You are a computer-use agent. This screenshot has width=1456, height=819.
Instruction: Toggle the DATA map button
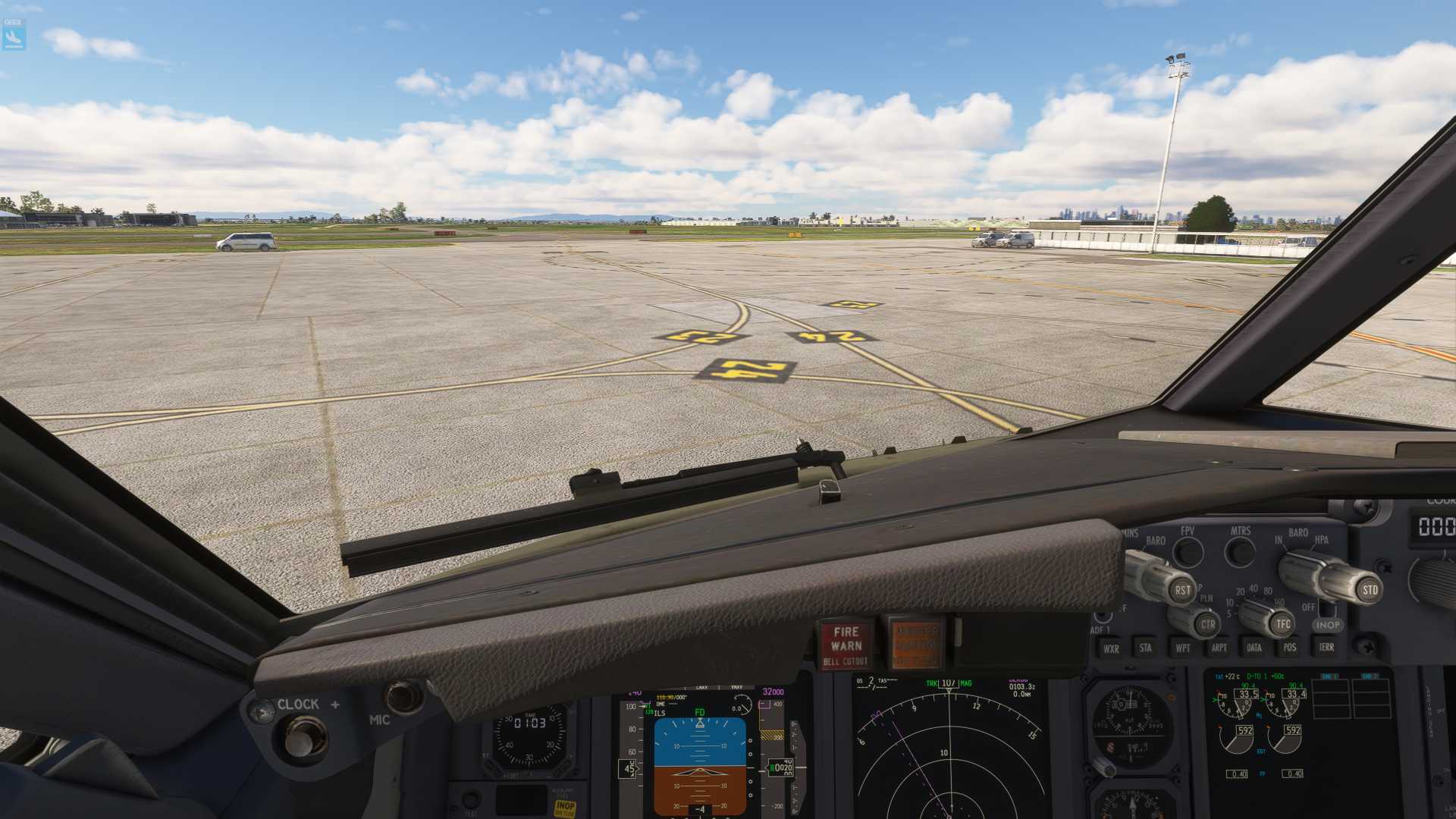point(1254,648)
